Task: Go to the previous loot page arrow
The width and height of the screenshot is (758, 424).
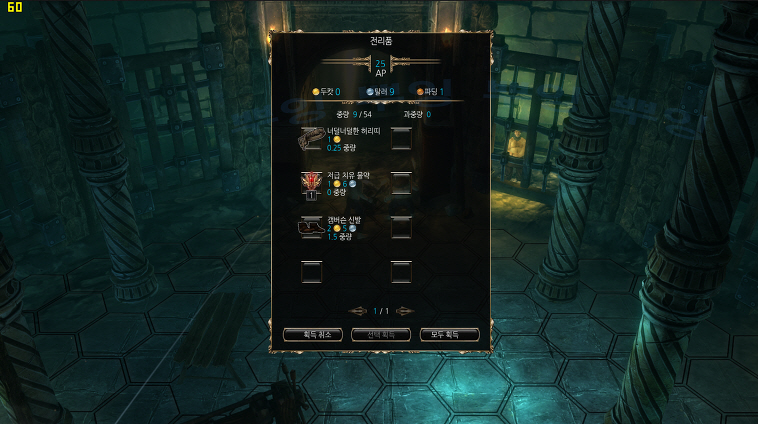Action: 359,311
